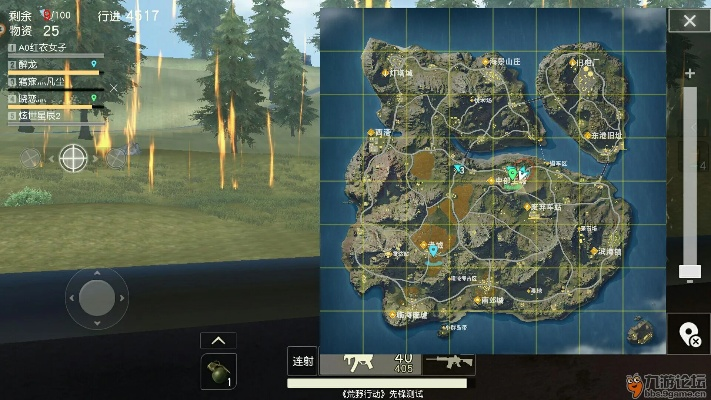Zoom in with the map plus button
The height and width of the screenshot is (400, 711).
click(x=689, y=74)
